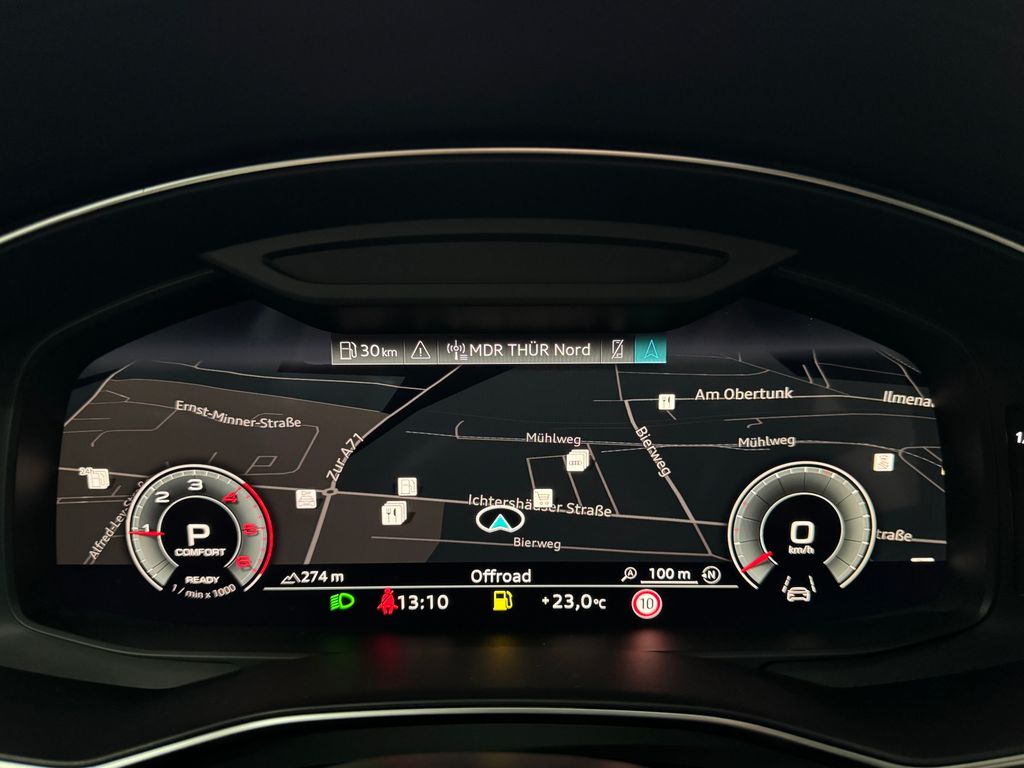
Task: Click the 100 m map scale control
Action: click(660, 574)
